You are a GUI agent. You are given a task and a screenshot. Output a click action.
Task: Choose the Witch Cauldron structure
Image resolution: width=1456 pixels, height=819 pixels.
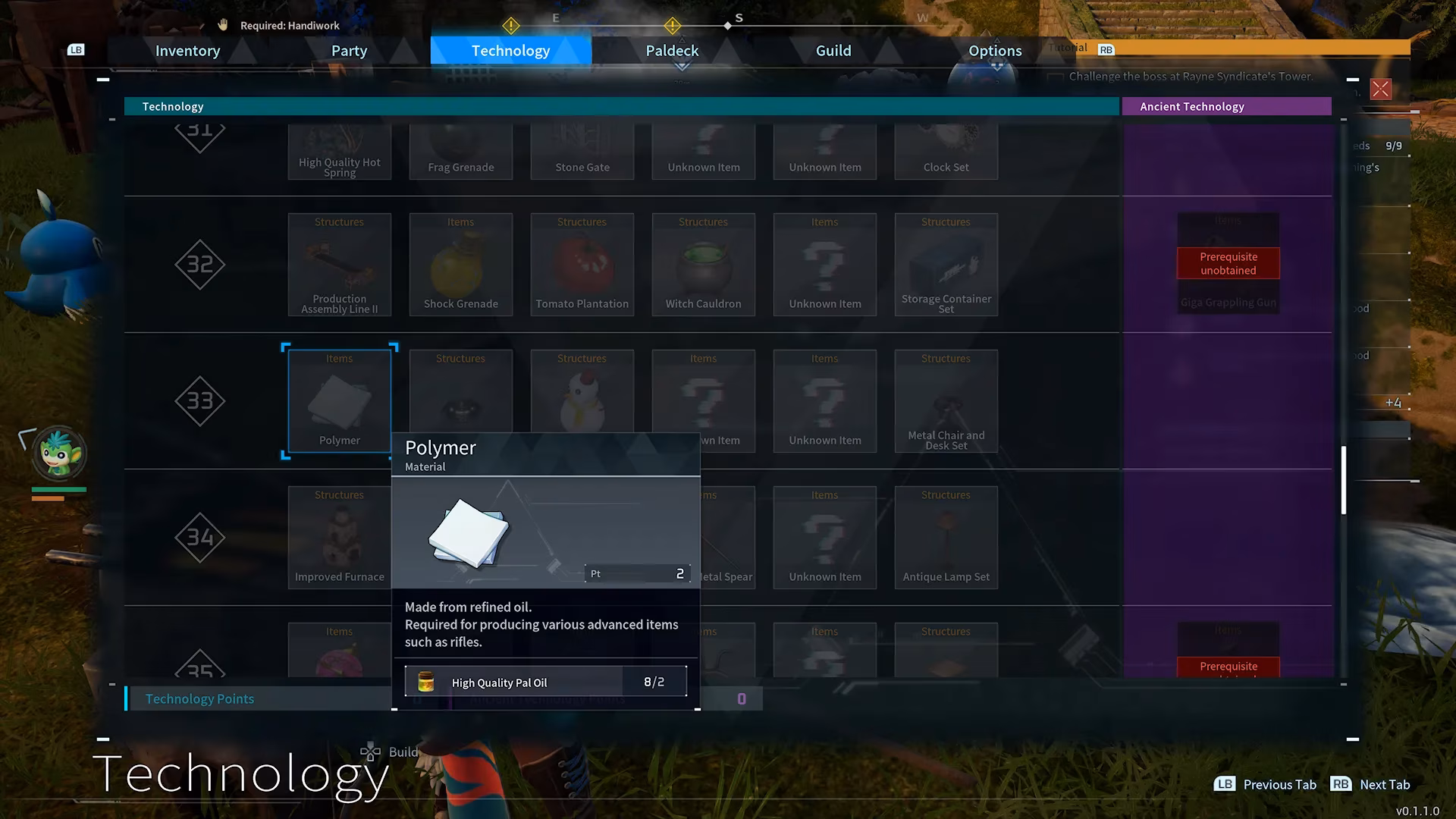coord(703,264)
